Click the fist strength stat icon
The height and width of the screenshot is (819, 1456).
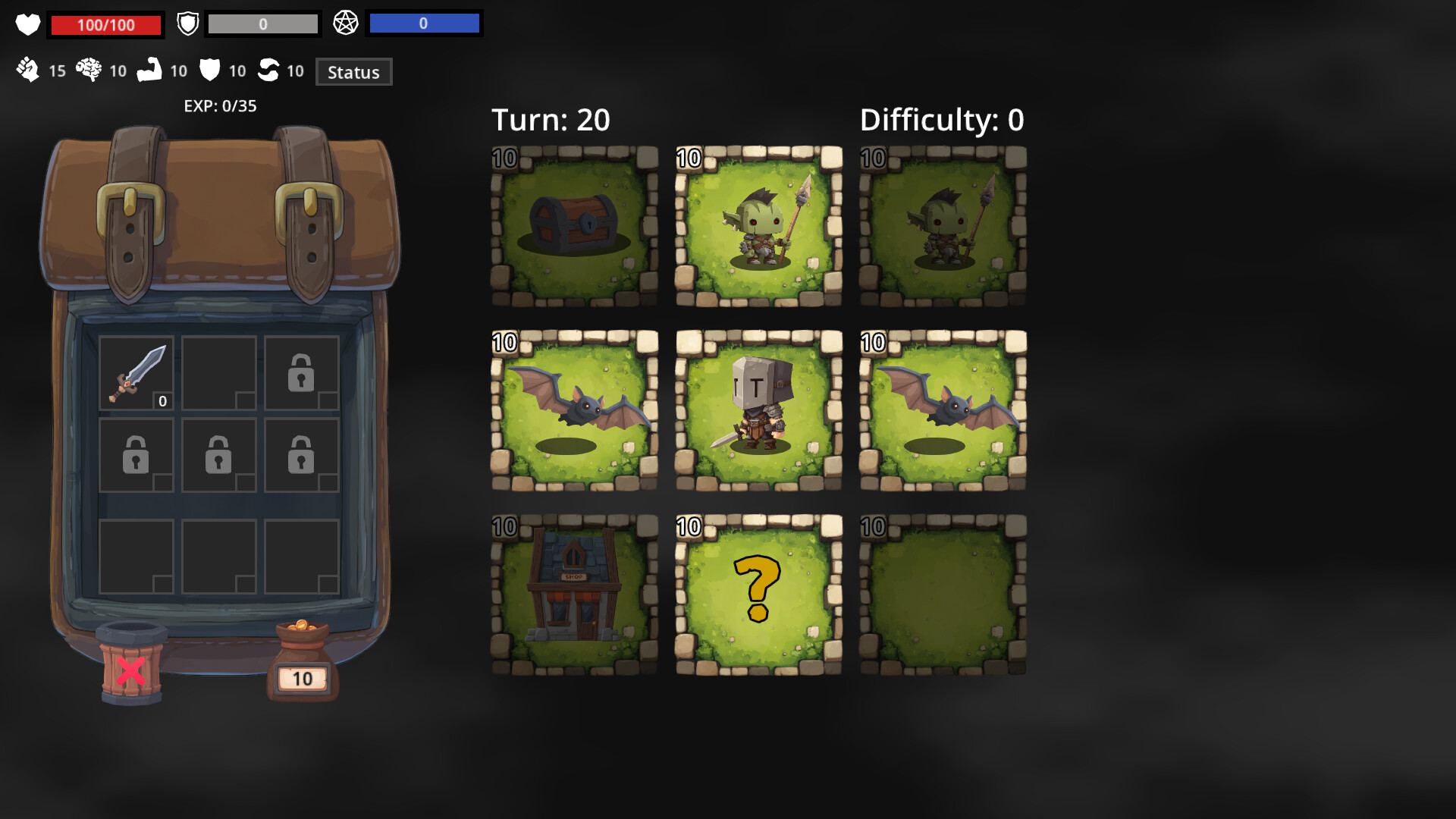point(28,71)
